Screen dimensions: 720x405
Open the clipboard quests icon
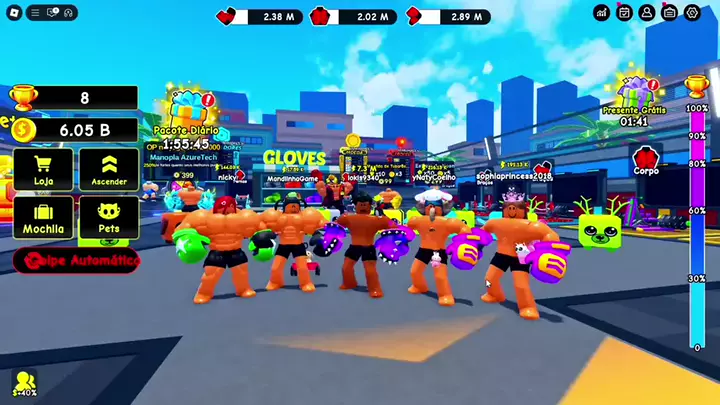(x=670, y=12)
